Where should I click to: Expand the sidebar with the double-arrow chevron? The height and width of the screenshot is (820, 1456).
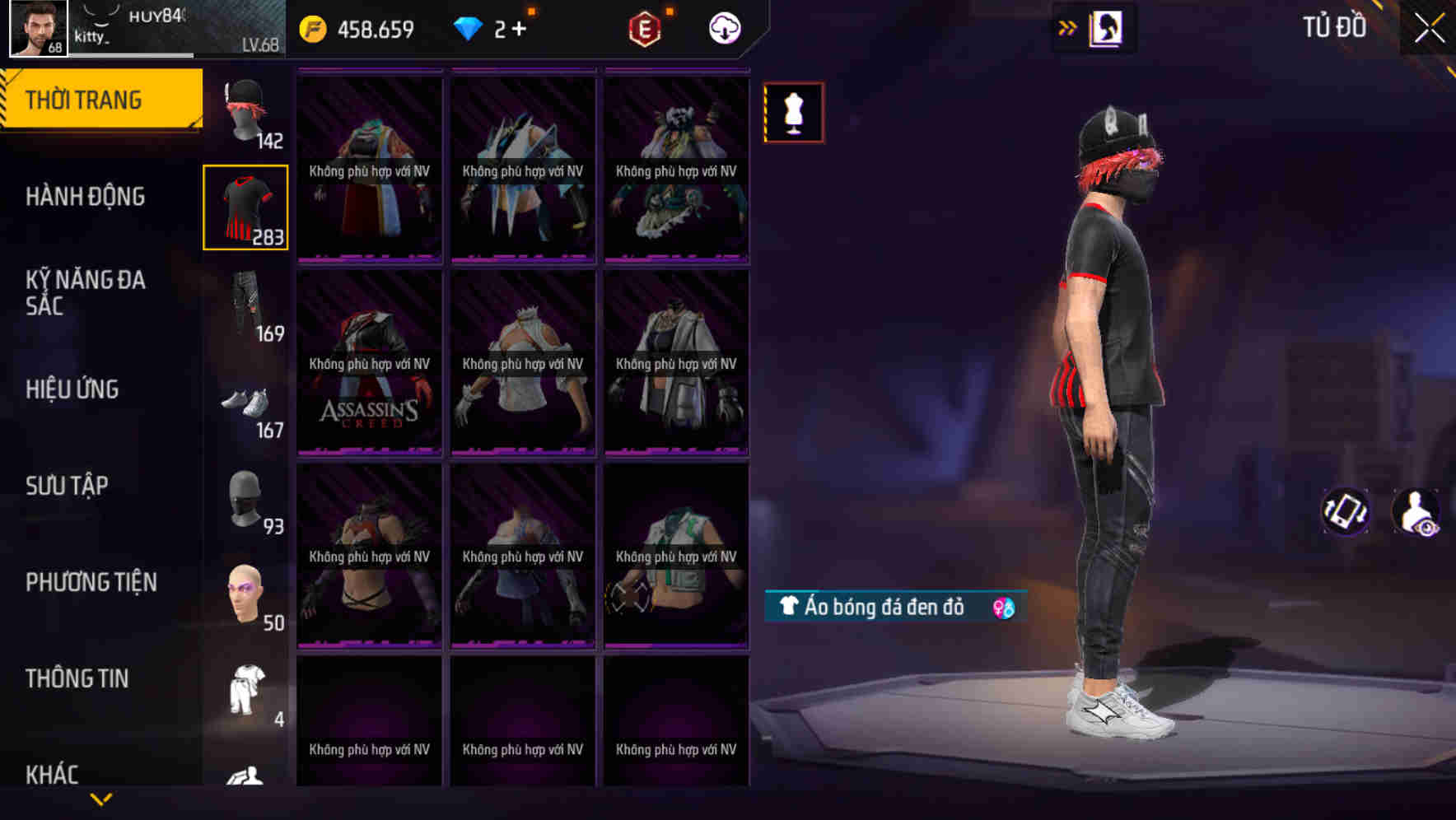click(1066, 27)
